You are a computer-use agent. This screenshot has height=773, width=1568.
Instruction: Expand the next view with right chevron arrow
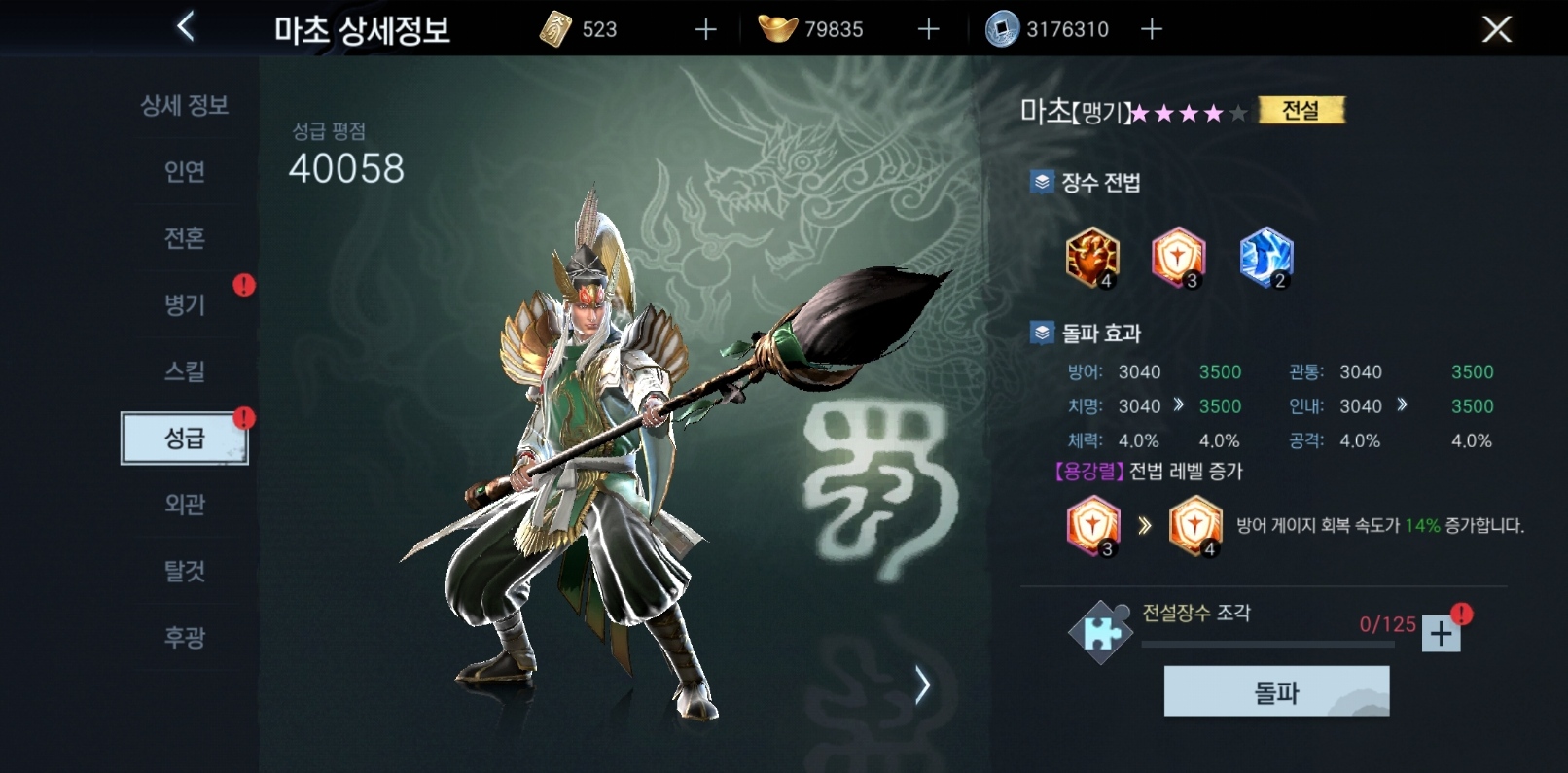pyautogui.click(x=921, y=683)
